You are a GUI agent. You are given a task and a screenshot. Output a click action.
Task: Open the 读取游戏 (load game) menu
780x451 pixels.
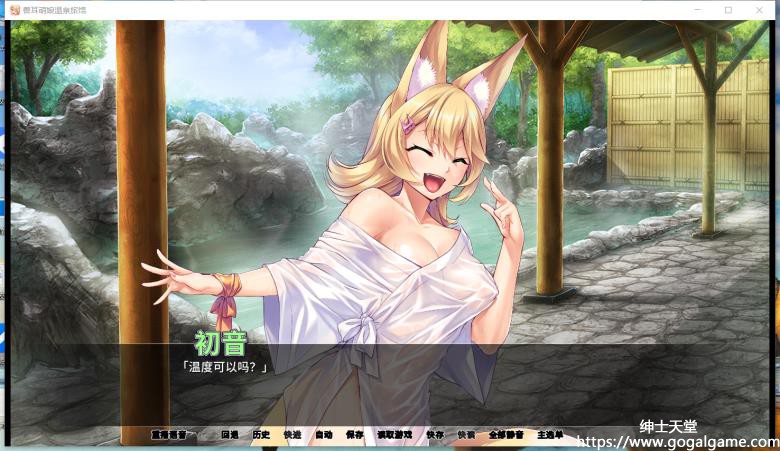click(x=394, y=435)
